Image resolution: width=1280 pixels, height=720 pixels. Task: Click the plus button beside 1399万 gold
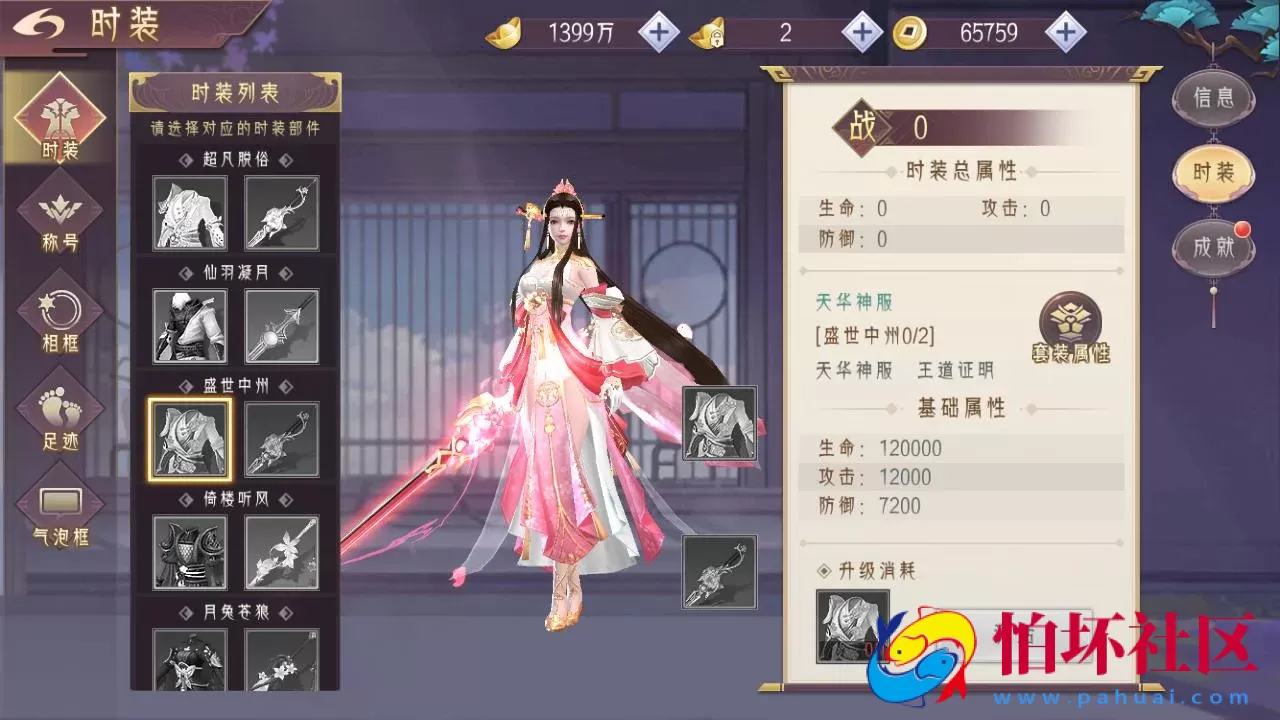[x=657, y=31]
